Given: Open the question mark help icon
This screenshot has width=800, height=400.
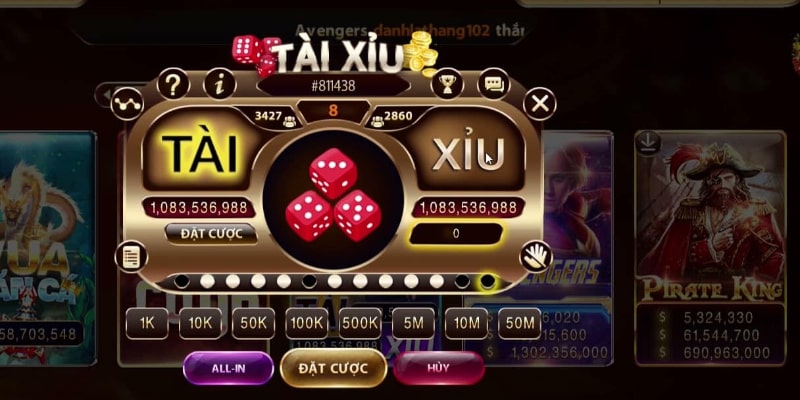Looking at the screenshot, I should click(x=174, y=83).
